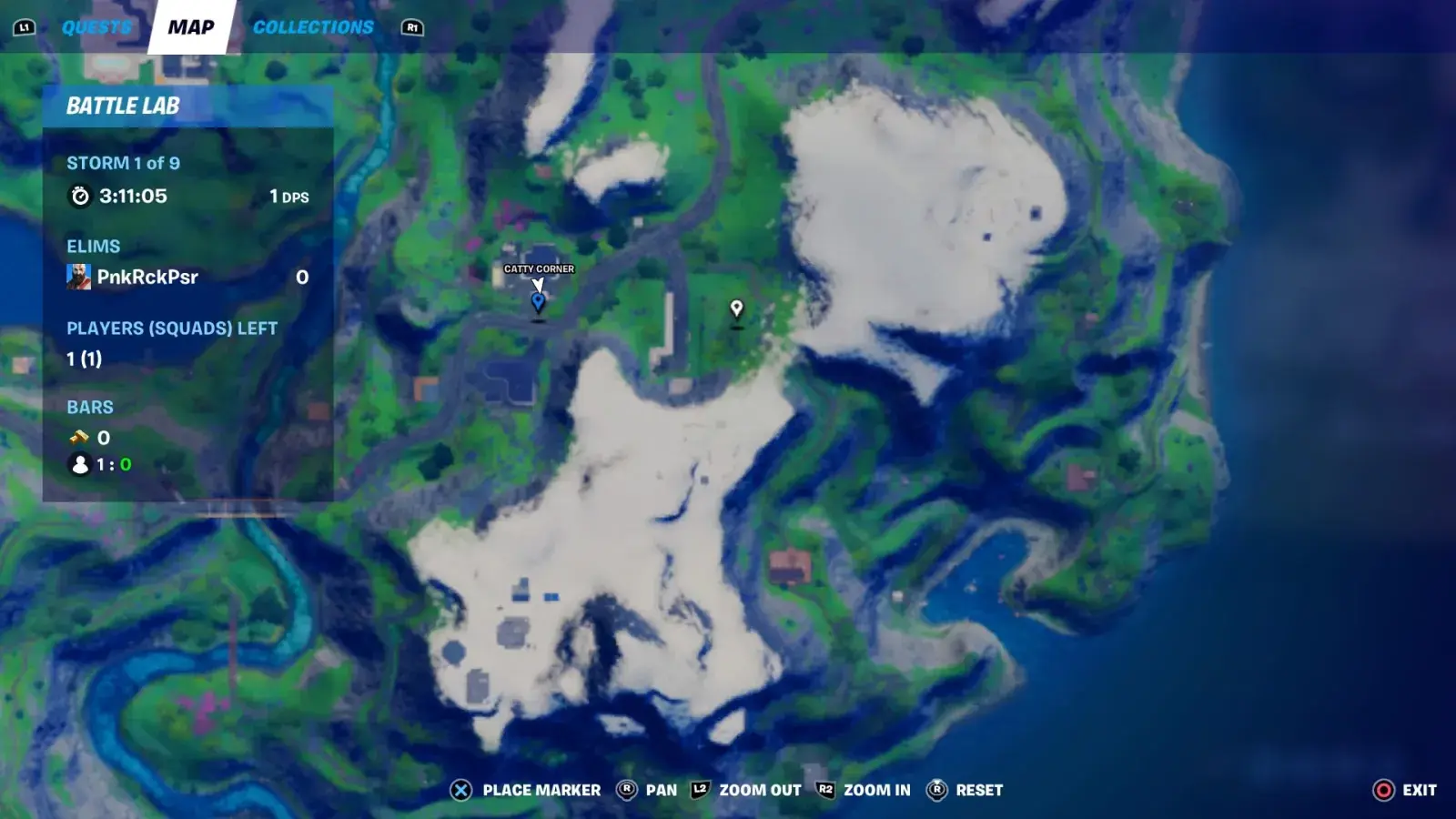Screen dimensions: 1456x819
Task: Zoom in using the R2 control
Action: (826, 790)
